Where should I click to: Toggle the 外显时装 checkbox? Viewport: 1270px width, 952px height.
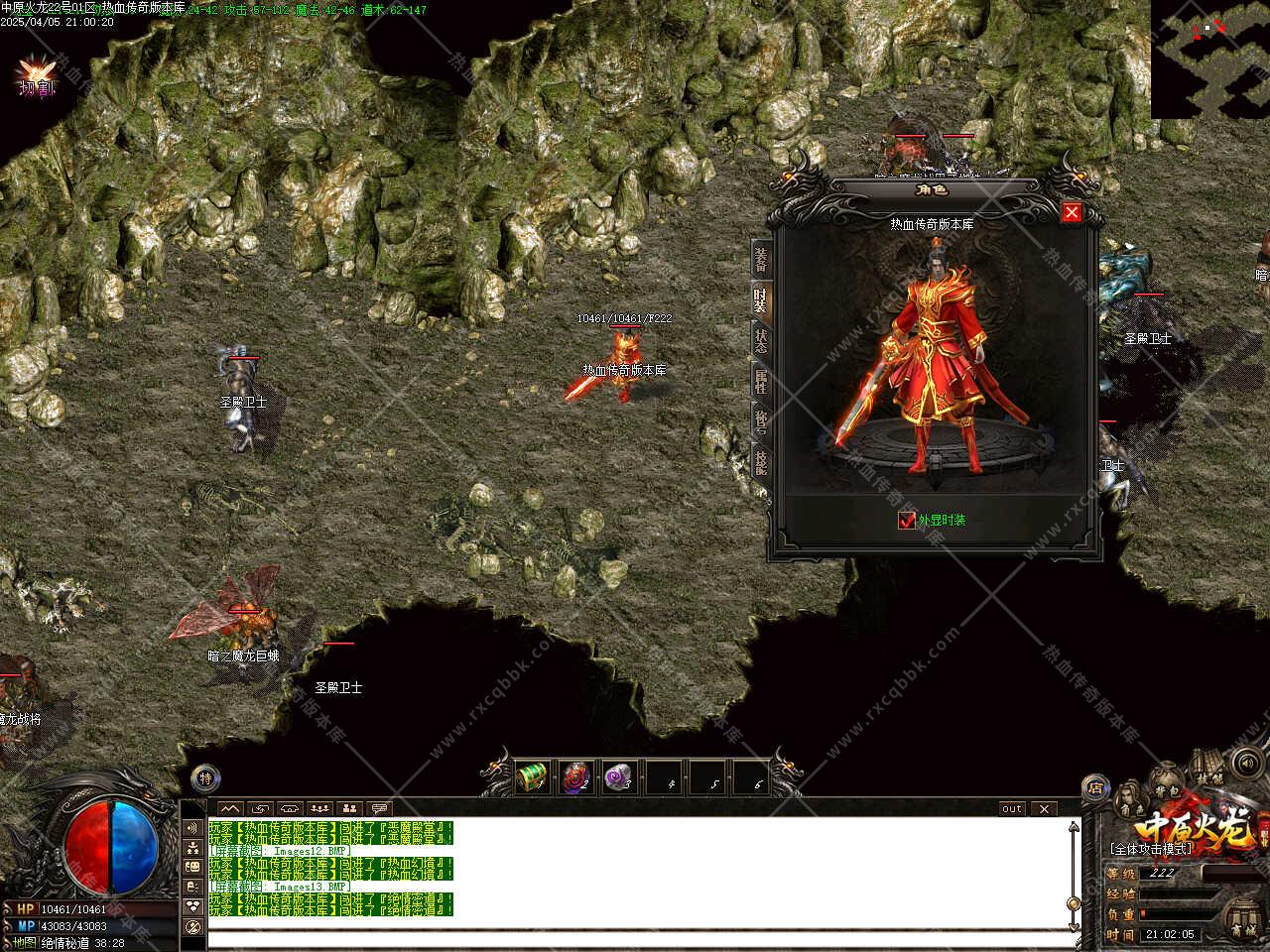906,520
